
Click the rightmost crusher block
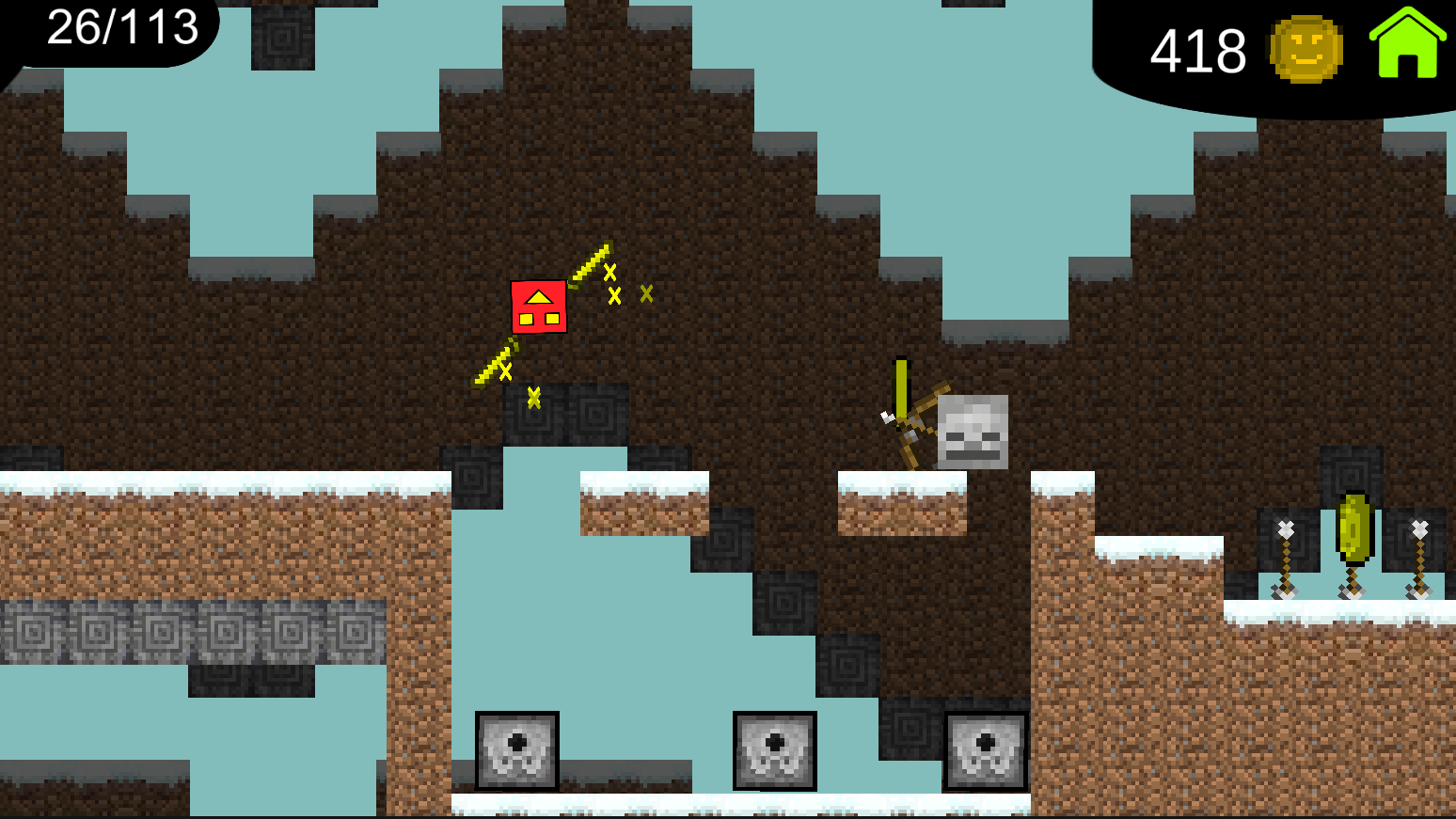(985, 750)
